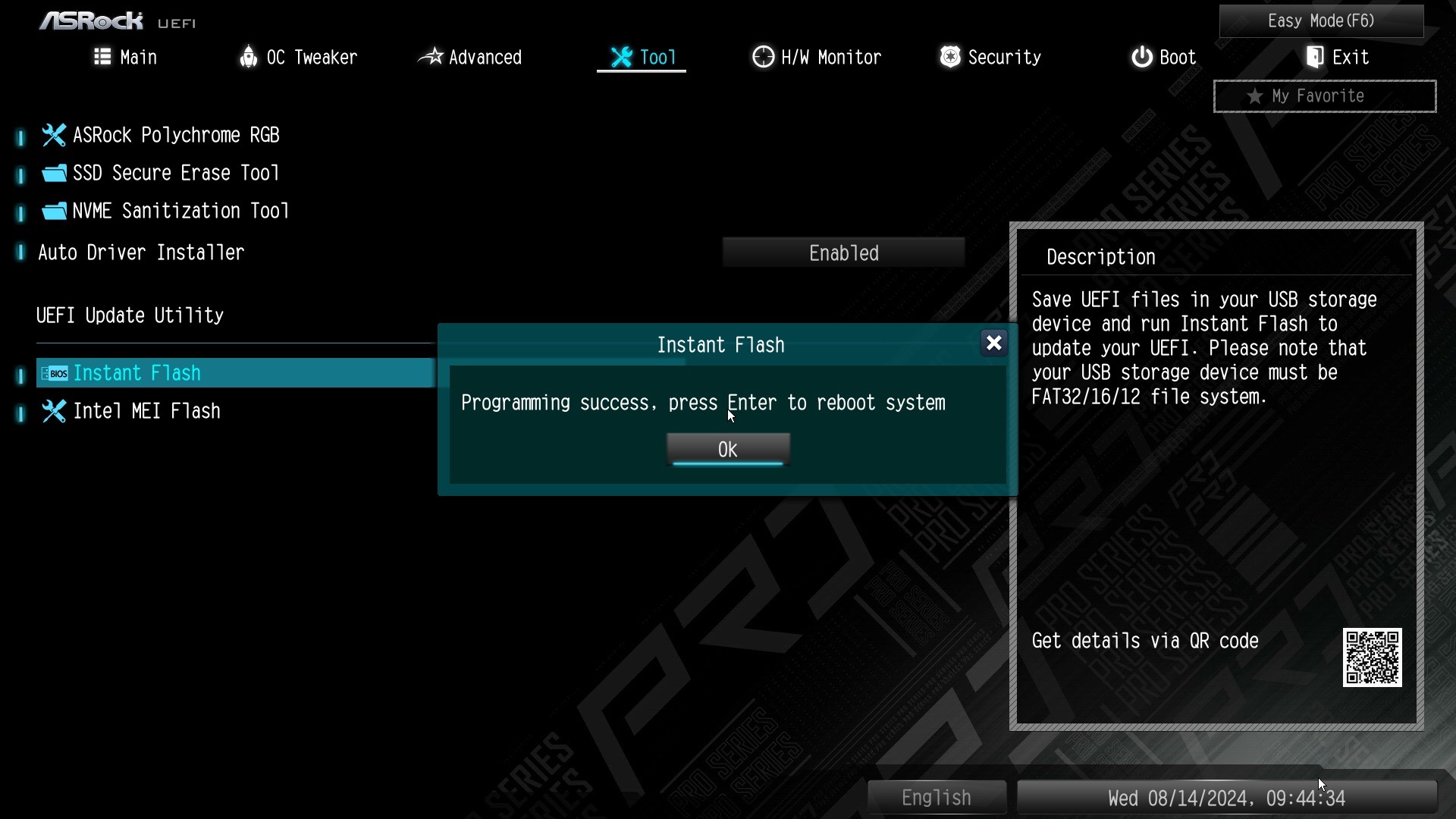Switch to the Main tab
The image size is (1456, 819).
tap(125, 58)
